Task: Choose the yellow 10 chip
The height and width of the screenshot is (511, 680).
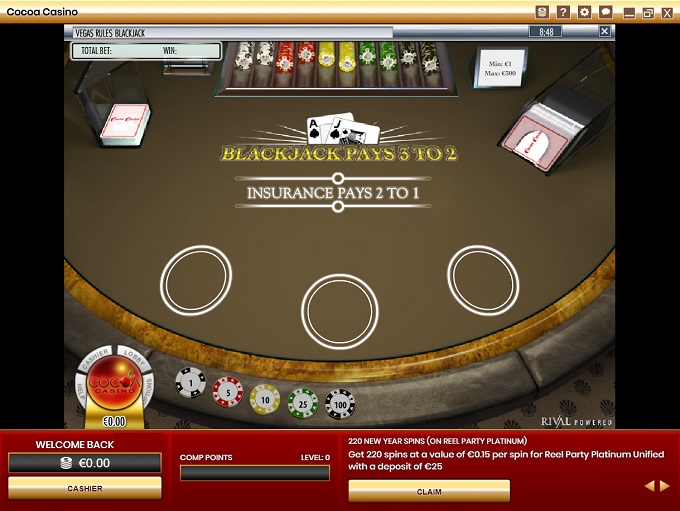Action: pyautogui.click(x=265, y=398)
